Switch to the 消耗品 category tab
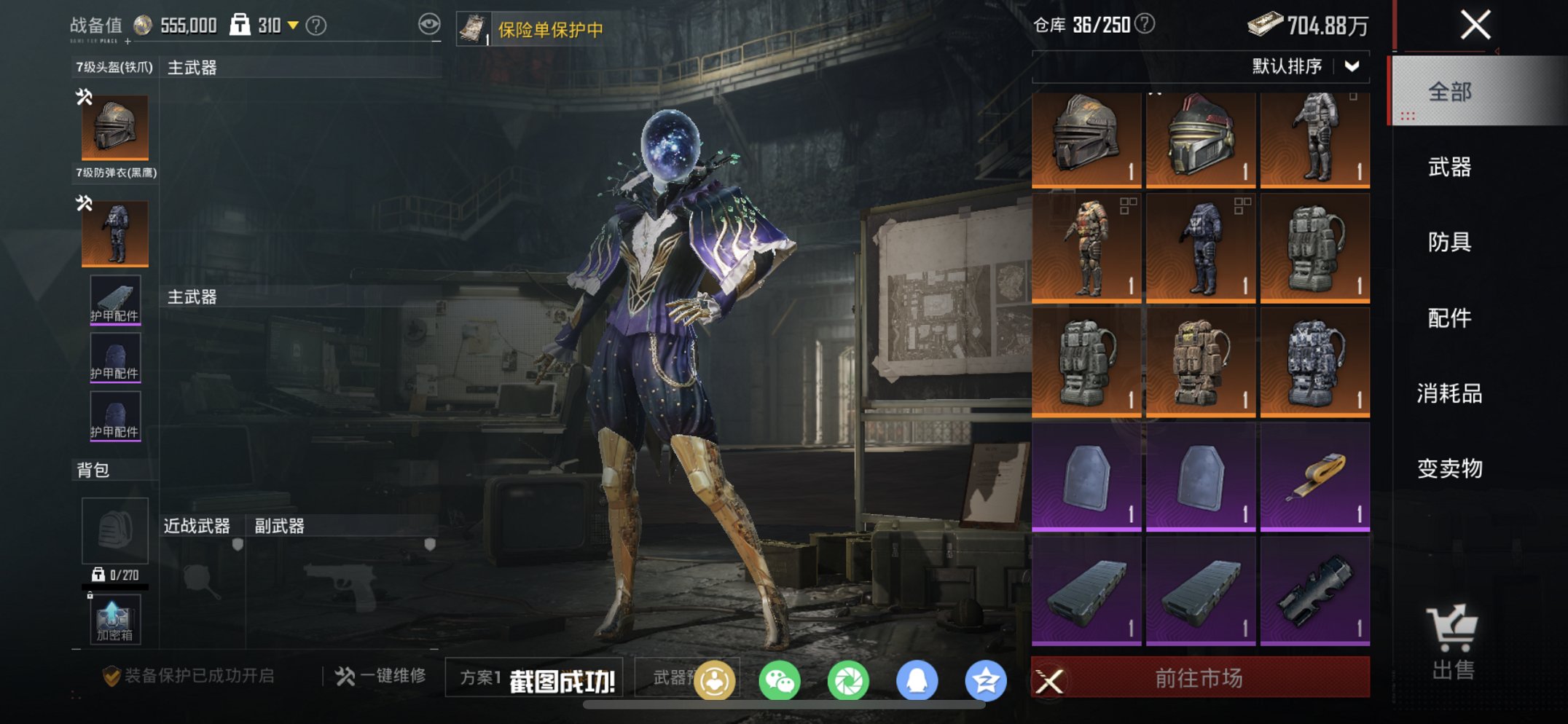1568x724 pixels. 1449,394
